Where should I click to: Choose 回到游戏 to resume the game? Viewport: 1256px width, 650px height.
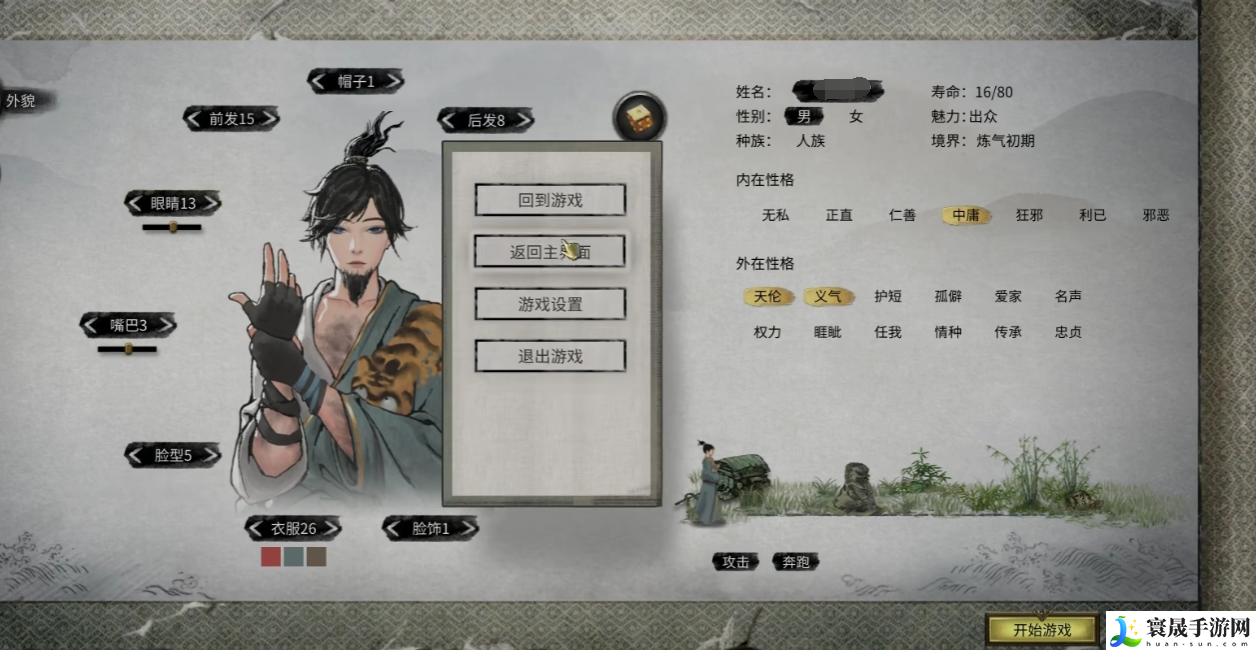[550, 200]
